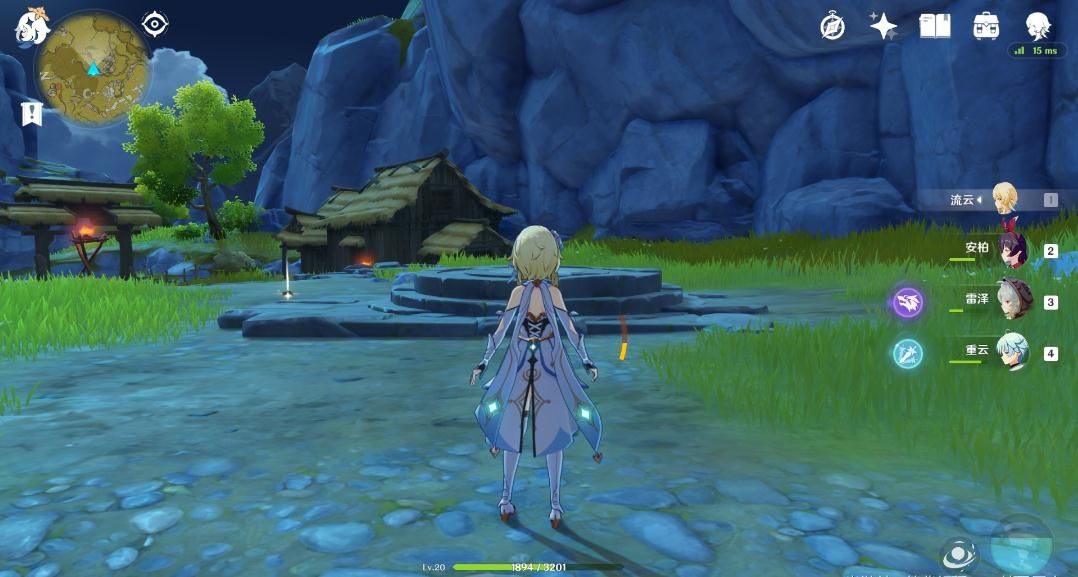Open the quest bookmark icon
The width and height of the screenshot is (1078, 577).
(x=31, y=113)
